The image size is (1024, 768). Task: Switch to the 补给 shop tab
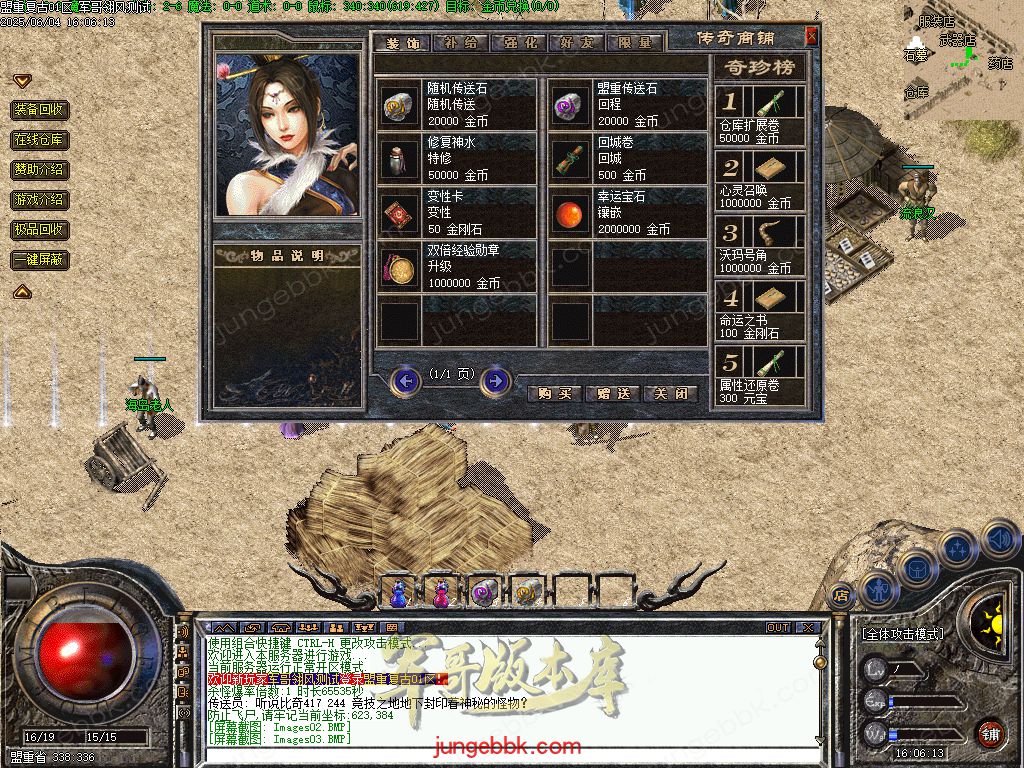(463, 43)
